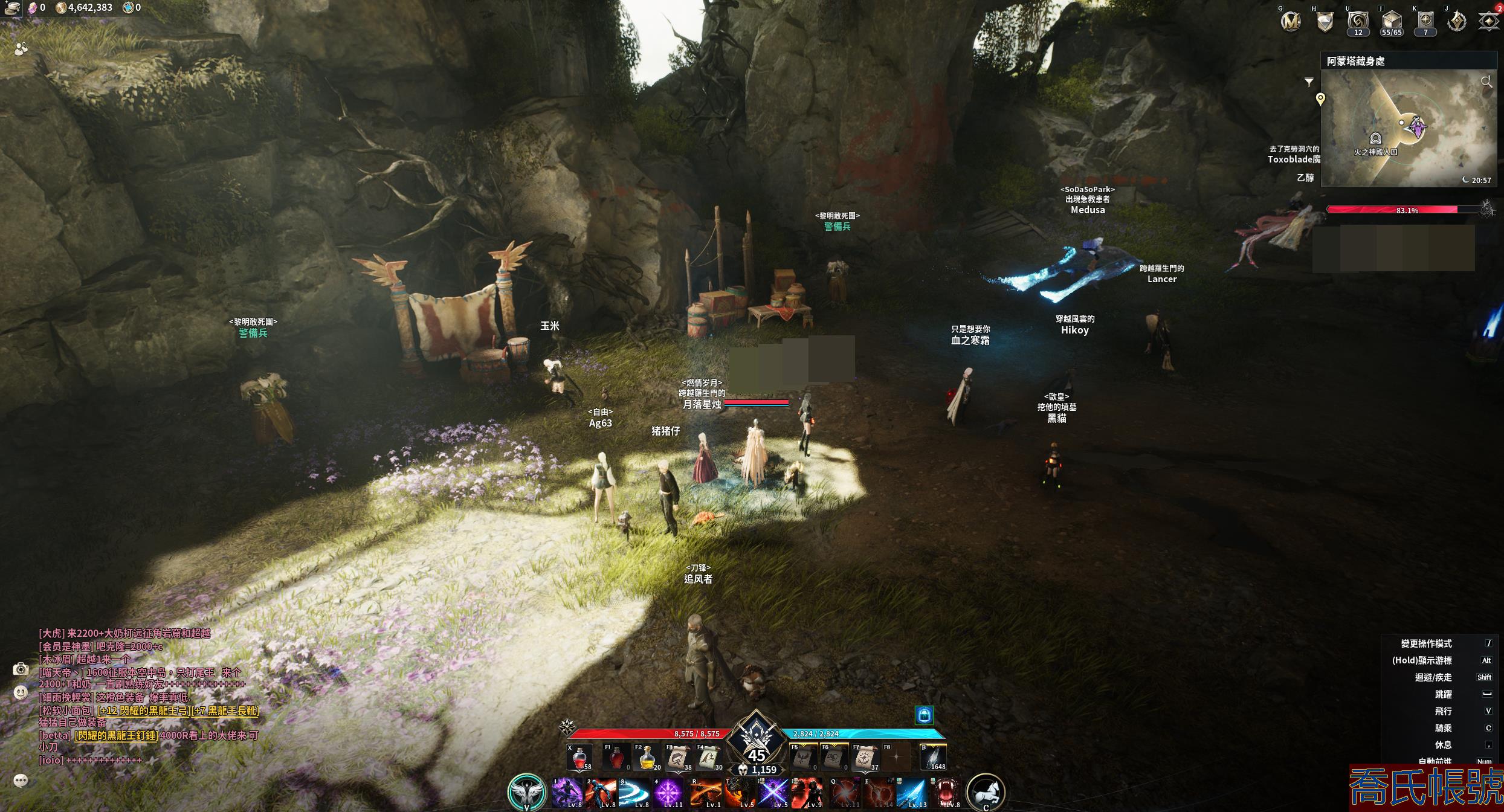Use the yellow potion in F2 slot
Screen dimensions: 1504x812
(x=646, y=758)
